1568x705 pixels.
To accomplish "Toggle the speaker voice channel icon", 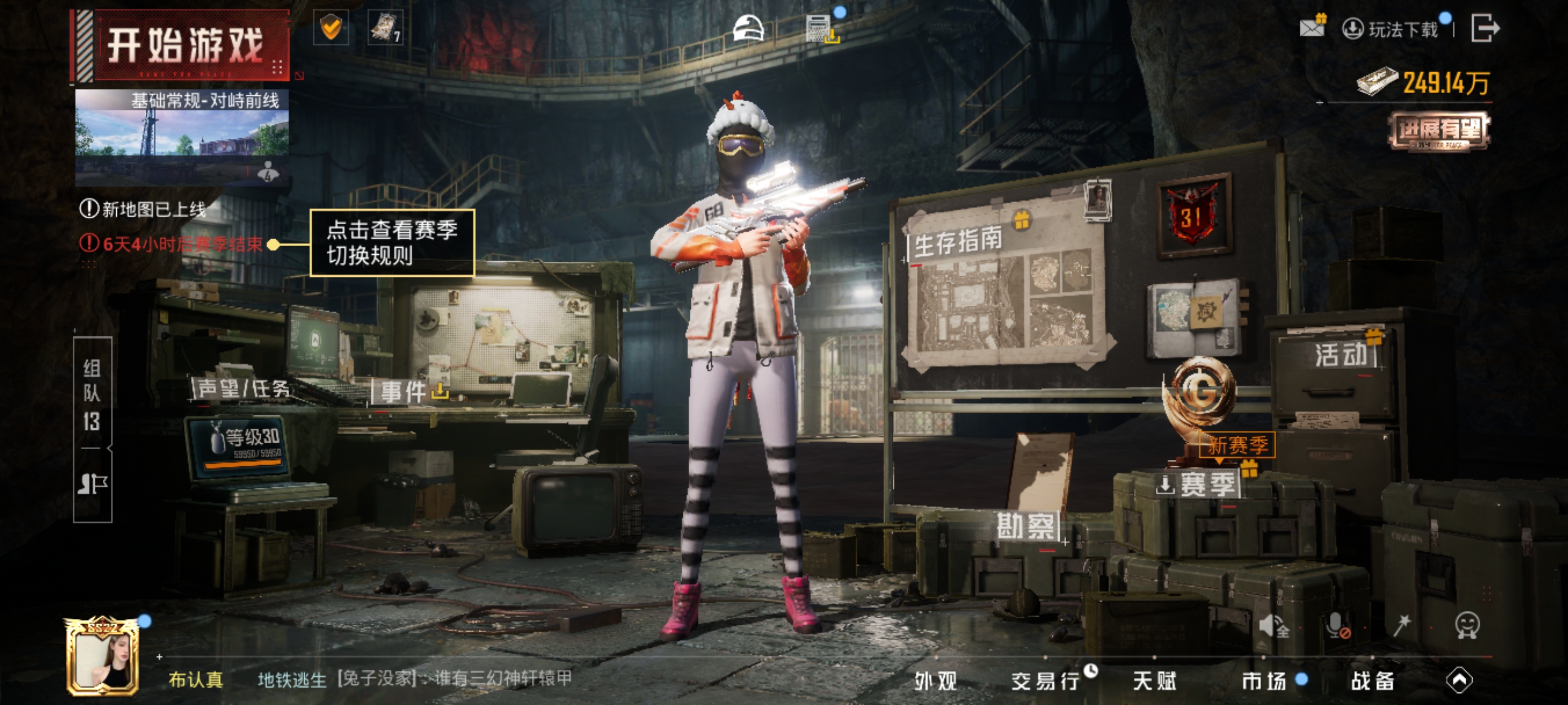I will click(x=1272, y=625).
